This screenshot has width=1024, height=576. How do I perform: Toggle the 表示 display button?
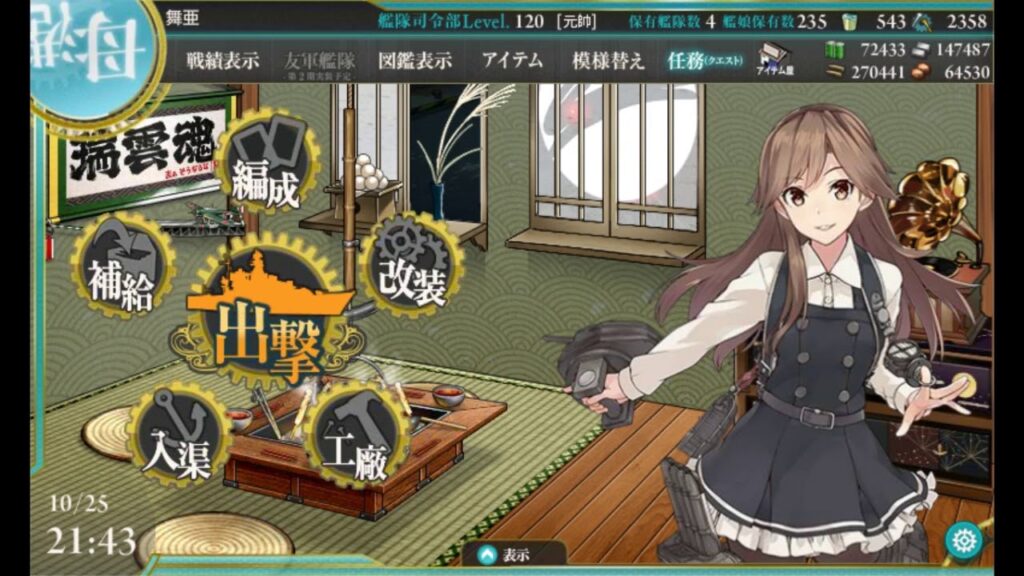pos(507,554)
